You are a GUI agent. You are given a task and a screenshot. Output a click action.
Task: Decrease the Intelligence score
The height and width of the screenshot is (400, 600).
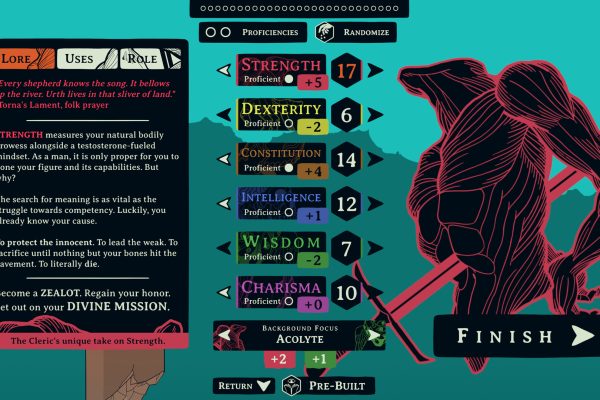tap(224, 203)
